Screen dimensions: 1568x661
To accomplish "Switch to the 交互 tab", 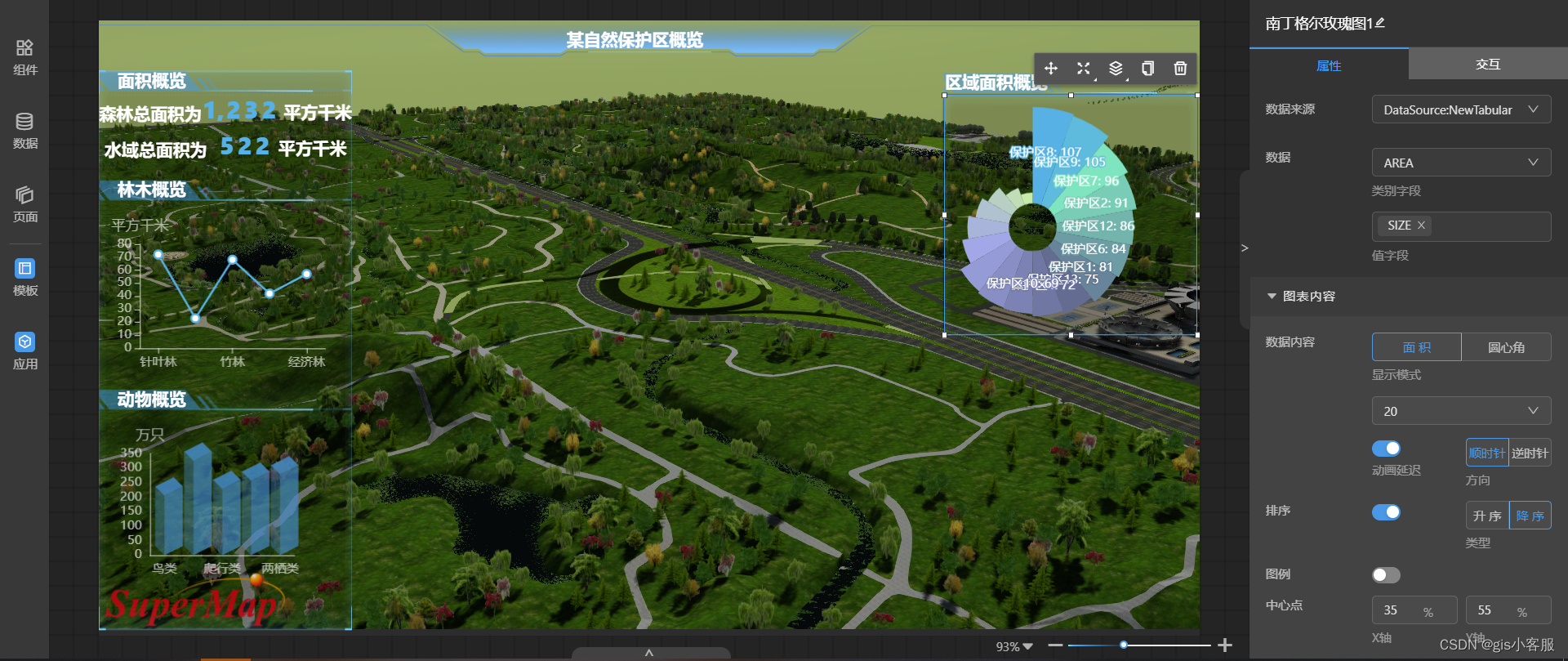I will pyautogui.click(x=1488, y=65).
